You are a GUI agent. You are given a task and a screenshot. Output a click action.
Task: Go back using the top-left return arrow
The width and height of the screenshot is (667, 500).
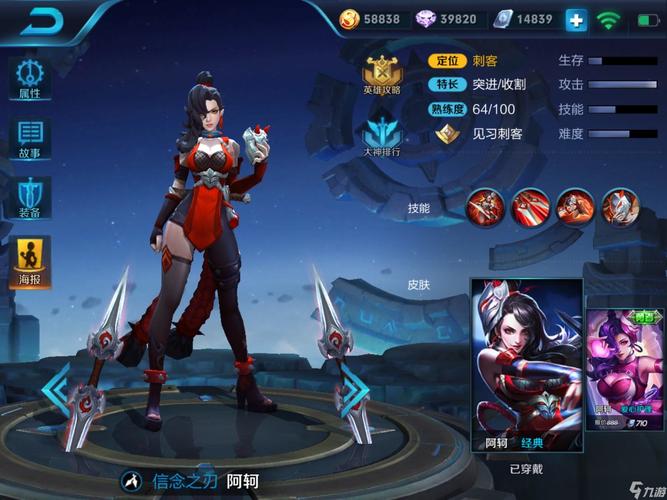[x=42, y=20]
